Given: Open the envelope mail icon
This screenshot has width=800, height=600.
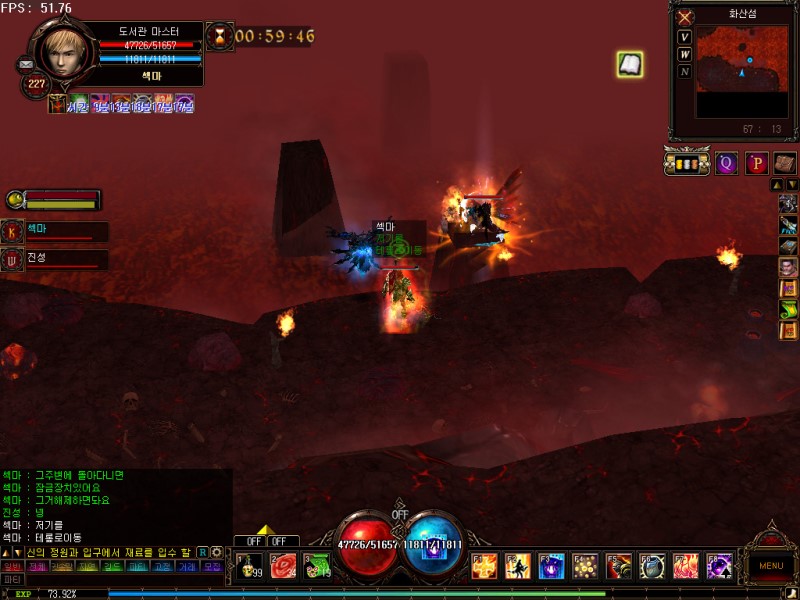Looking at the screenshot, I should [26, 64].
